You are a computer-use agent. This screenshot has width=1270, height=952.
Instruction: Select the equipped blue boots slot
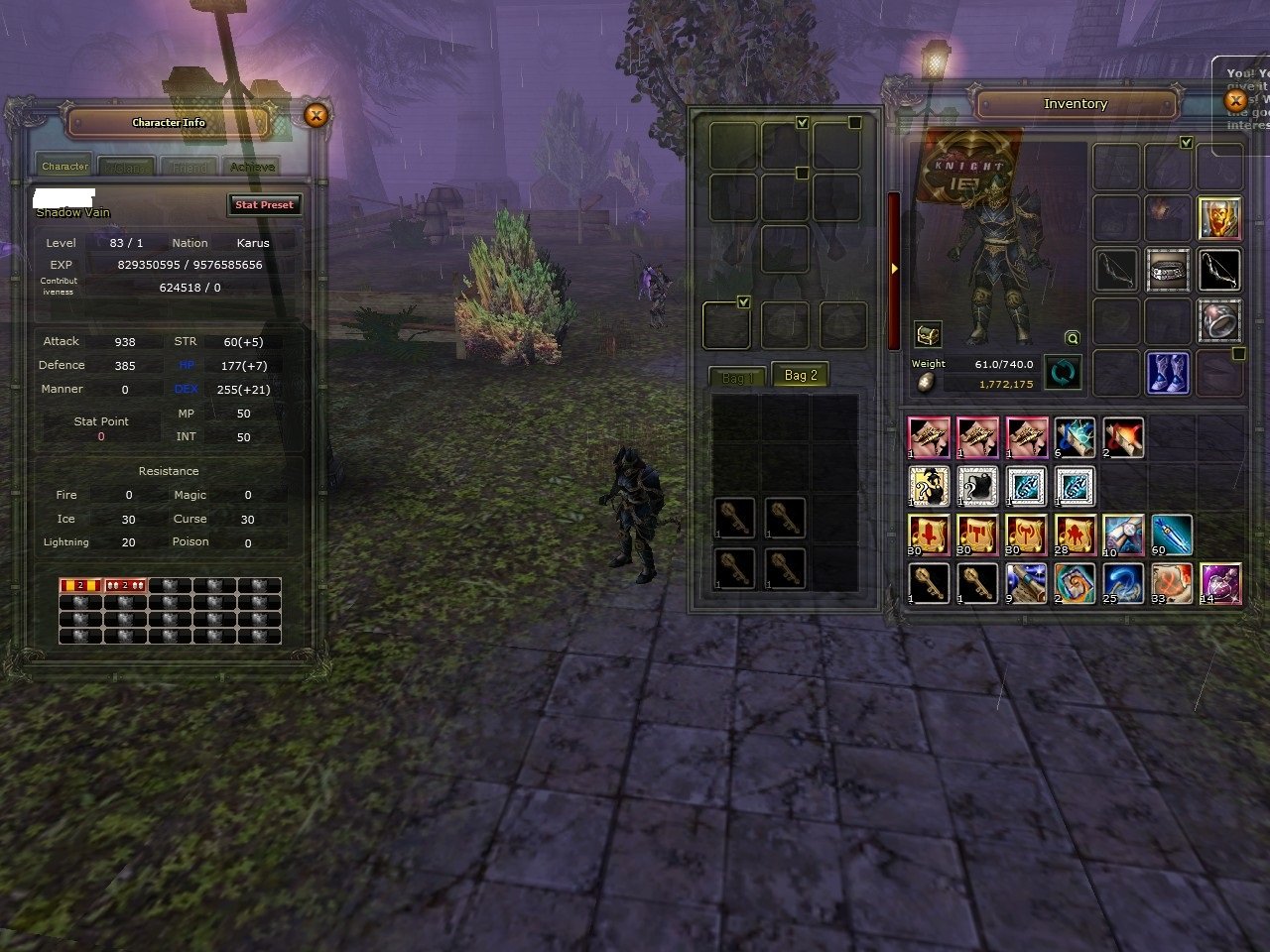pyautogui.click(x=1168, y=373)
